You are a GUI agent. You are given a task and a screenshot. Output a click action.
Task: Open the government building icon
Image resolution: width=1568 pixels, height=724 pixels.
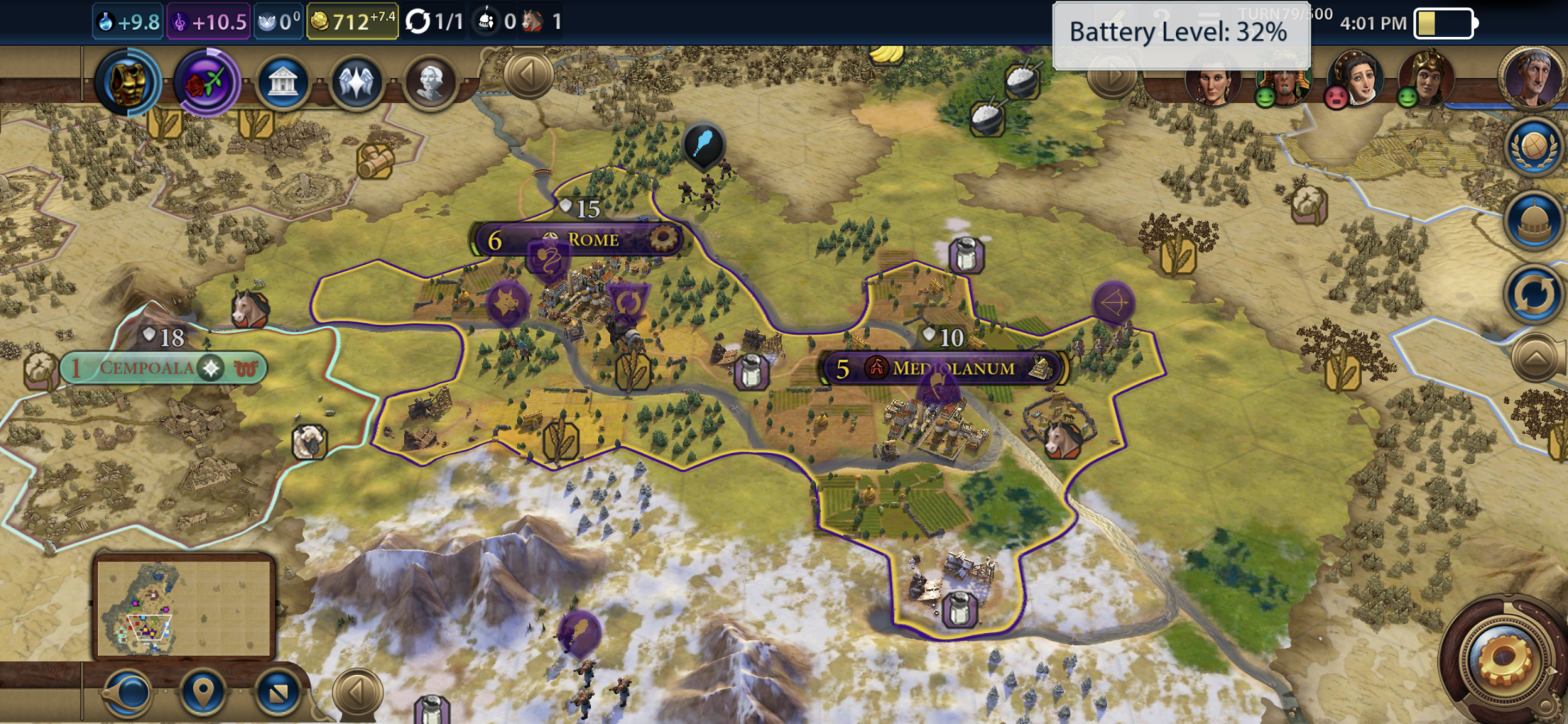pyautogui.click(x=283, y=82)
